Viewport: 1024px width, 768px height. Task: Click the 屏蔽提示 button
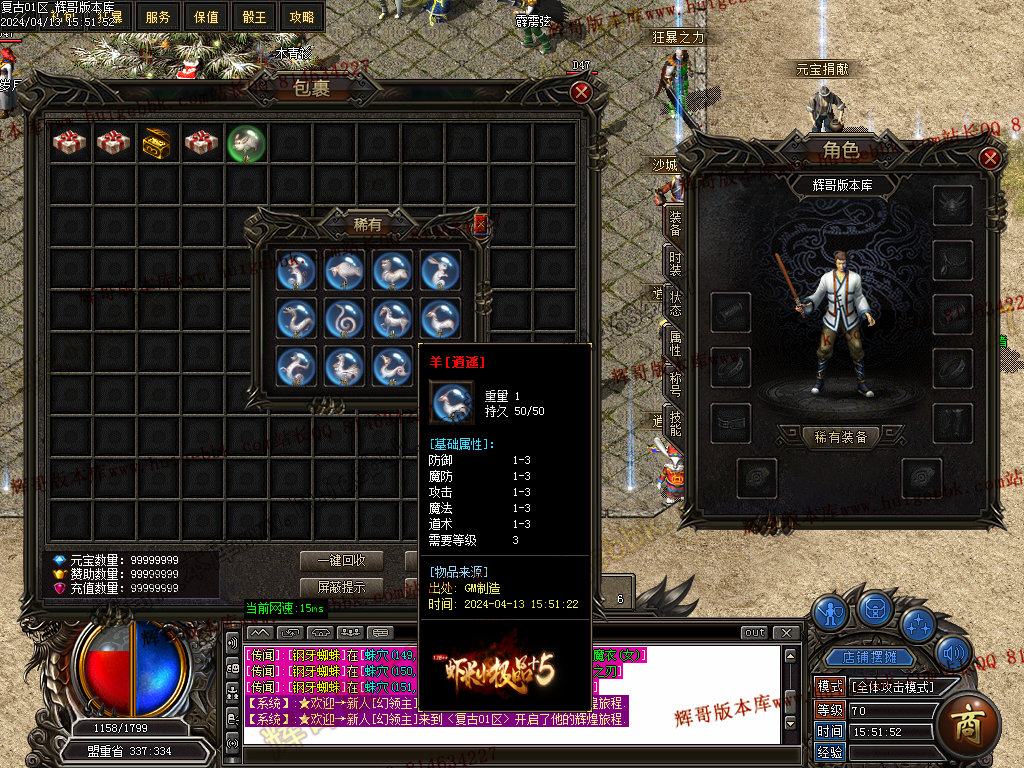click(341, 587)
